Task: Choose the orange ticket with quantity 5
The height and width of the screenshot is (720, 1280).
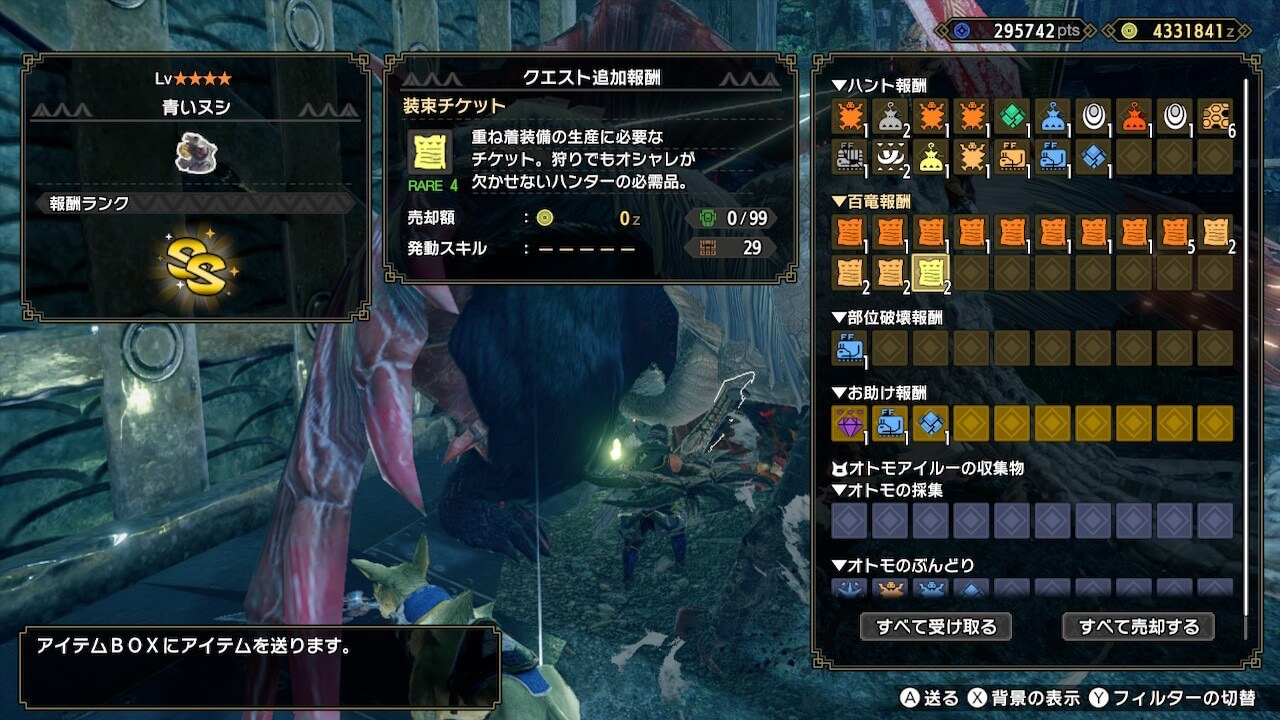Action: 1175,233
